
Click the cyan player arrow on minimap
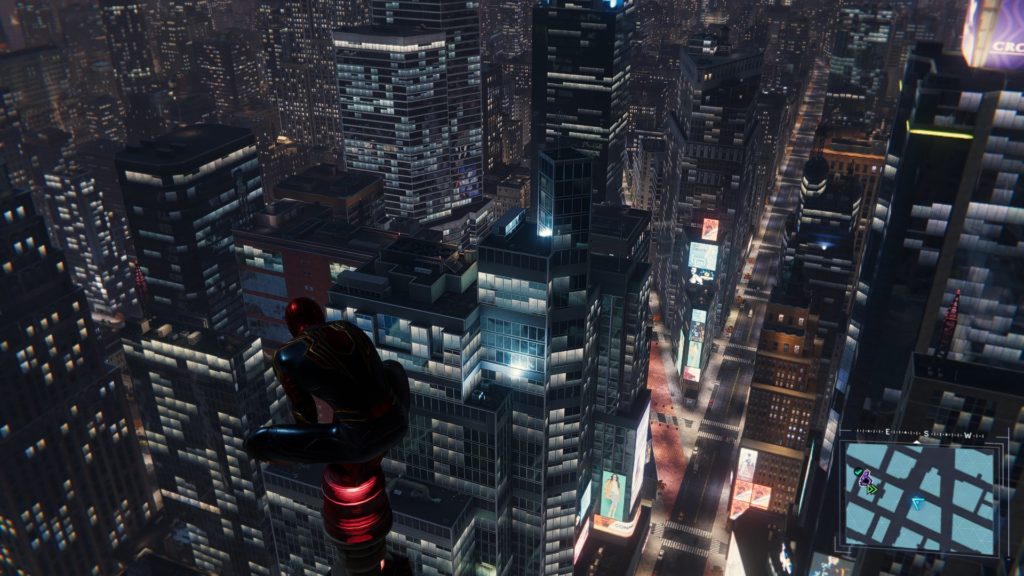point(917,503)
